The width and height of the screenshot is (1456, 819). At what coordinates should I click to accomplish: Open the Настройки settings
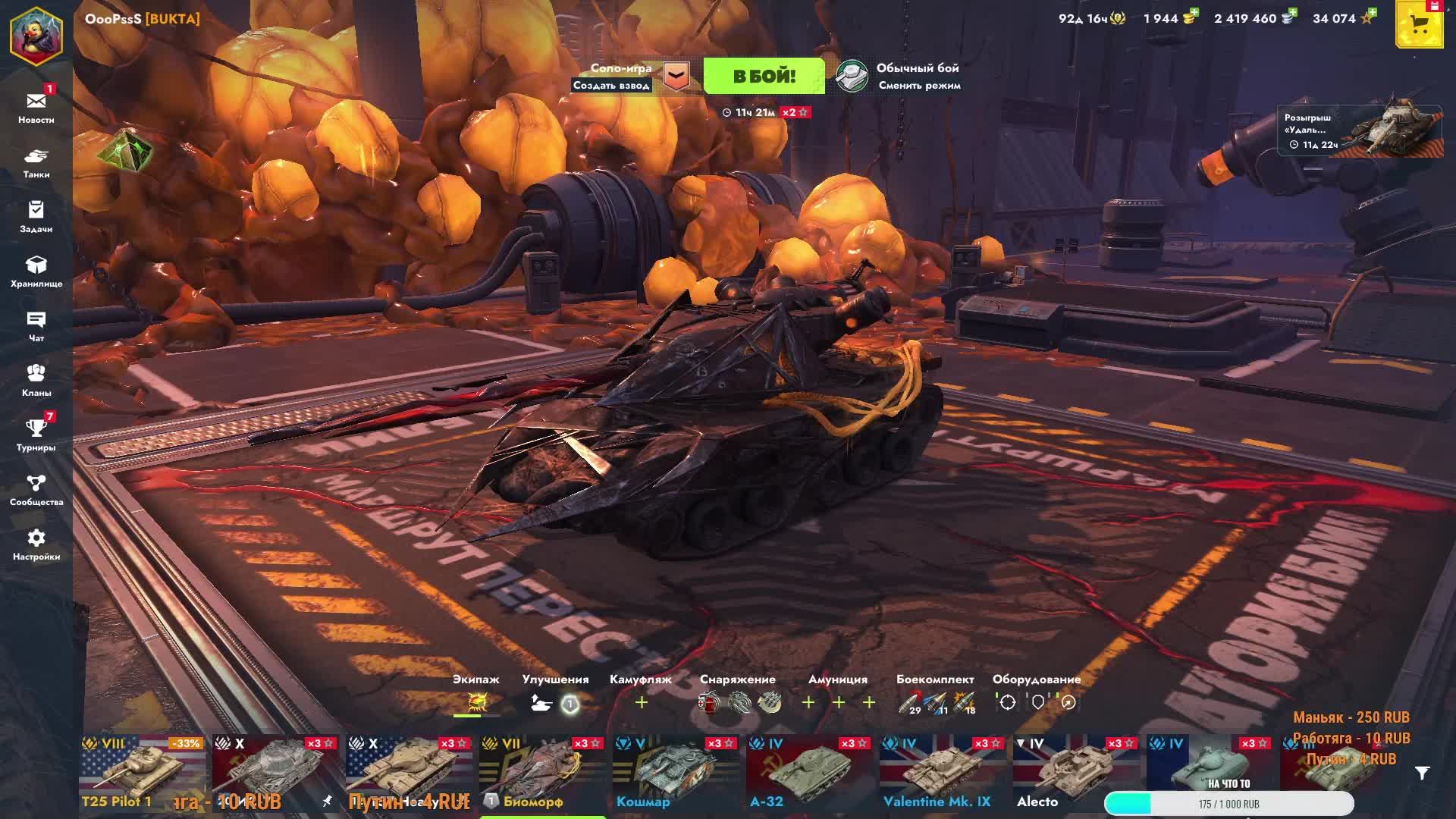[x=36, y=544]
